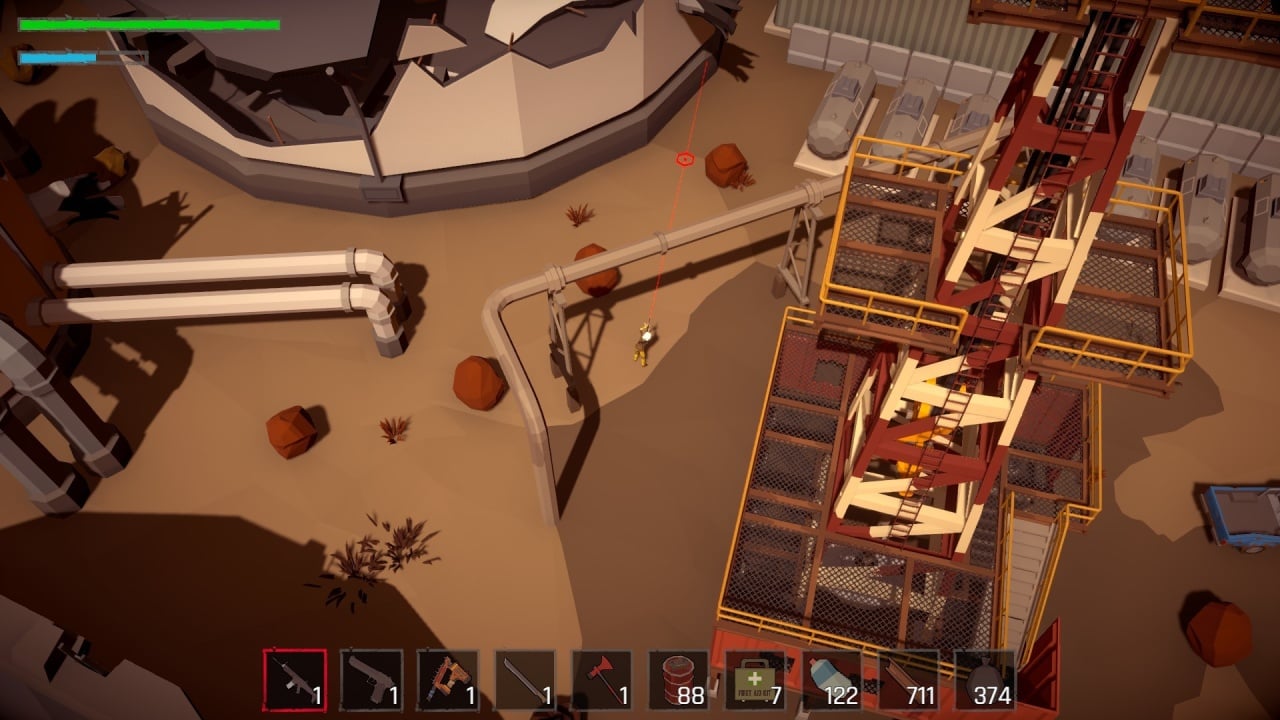Select the water bottle slot
Viewport: 1280px width, 720px height.
pos(832,680)
